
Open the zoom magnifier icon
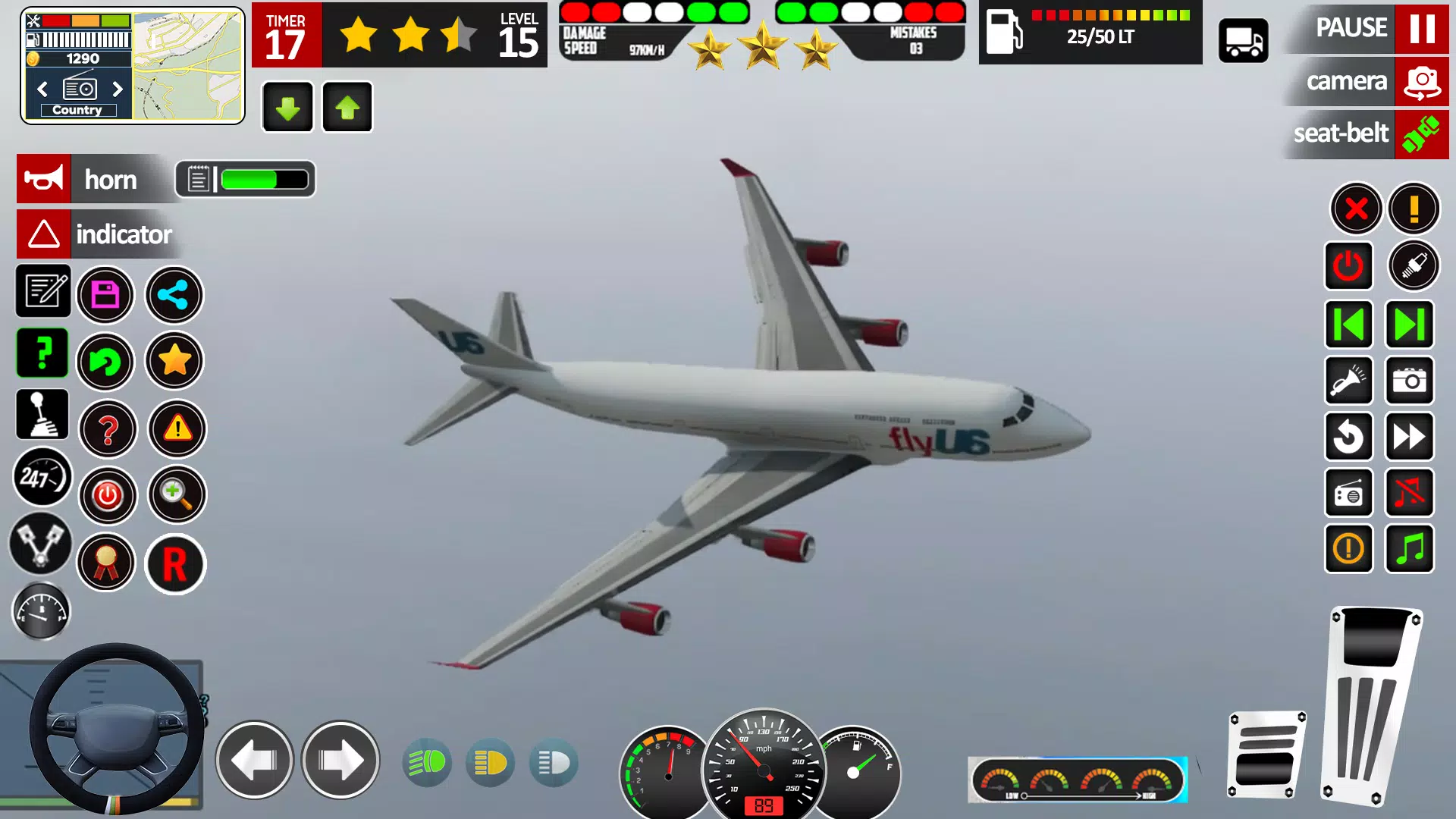[176, 494]
